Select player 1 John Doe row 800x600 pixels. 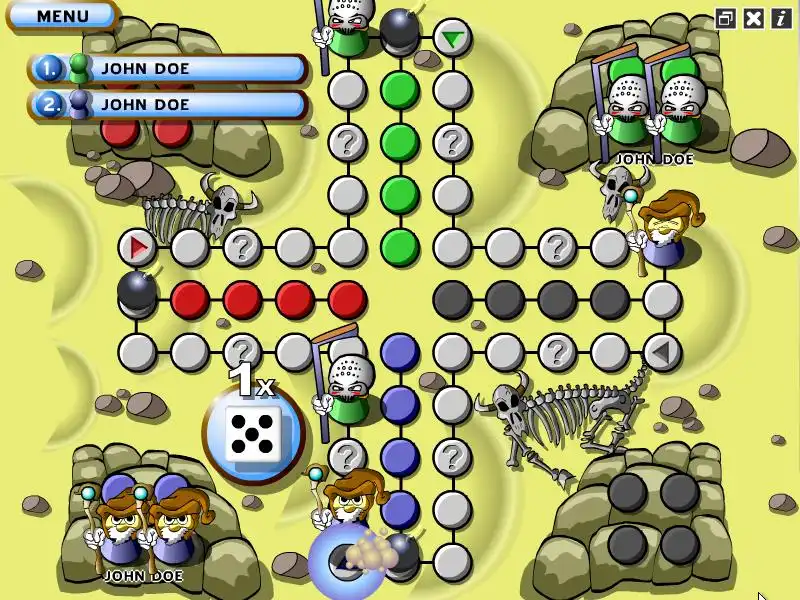[x=168, y=69]
